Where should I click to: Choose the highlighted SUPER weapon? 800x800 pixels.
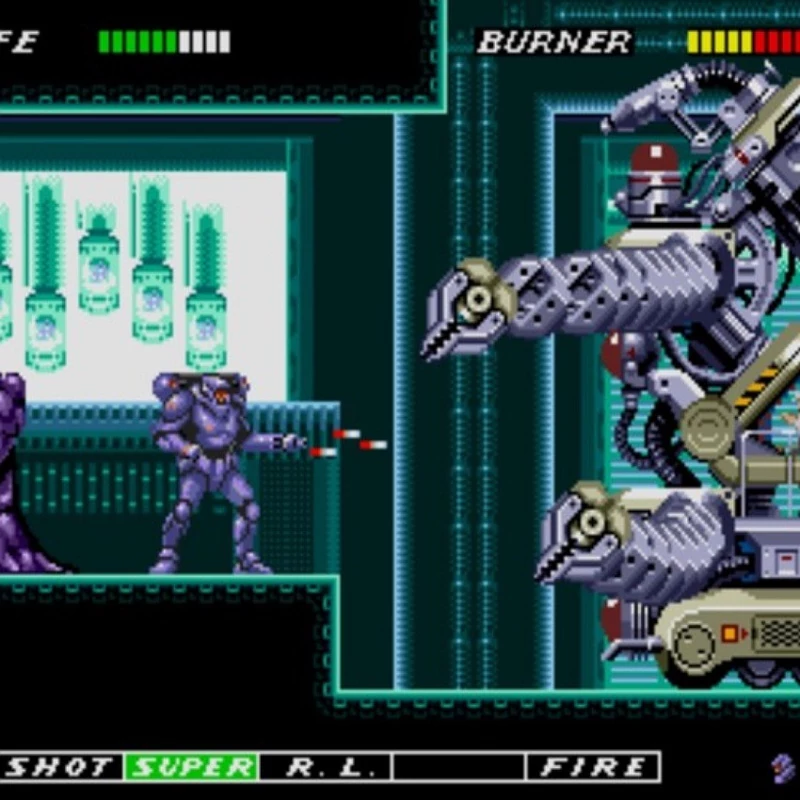point(191,767)
